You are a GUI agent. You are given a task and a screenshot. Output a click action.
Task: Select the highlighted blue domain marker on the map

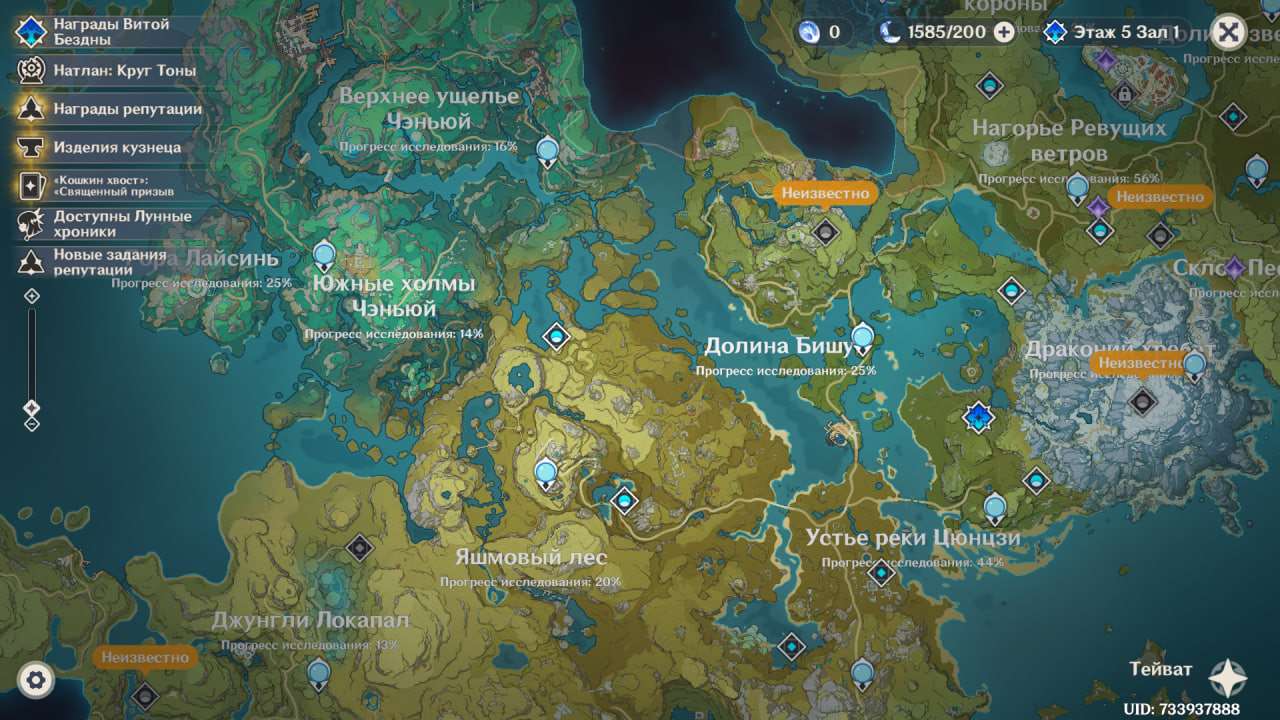click(x=978, y=417)
